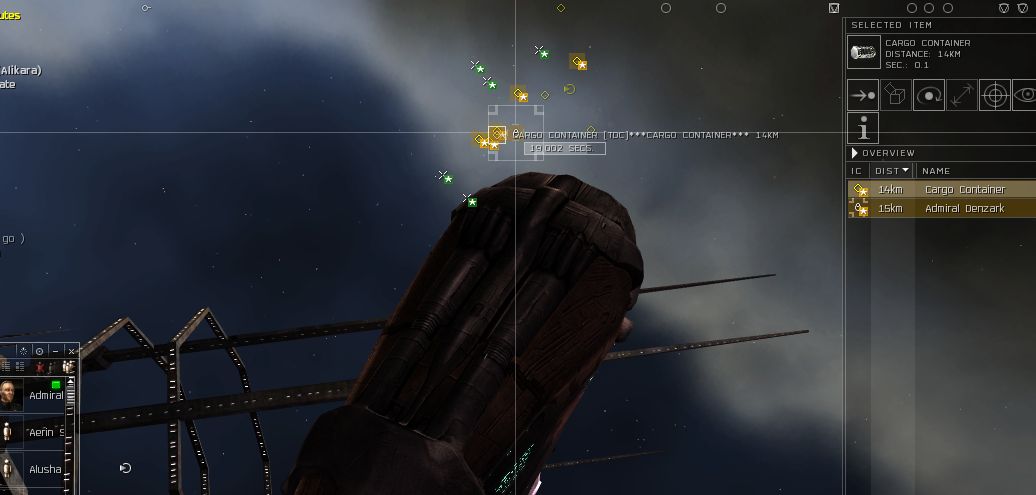1036x495 pixels.
Task: Close the chat member window
Action: (71, 351)
